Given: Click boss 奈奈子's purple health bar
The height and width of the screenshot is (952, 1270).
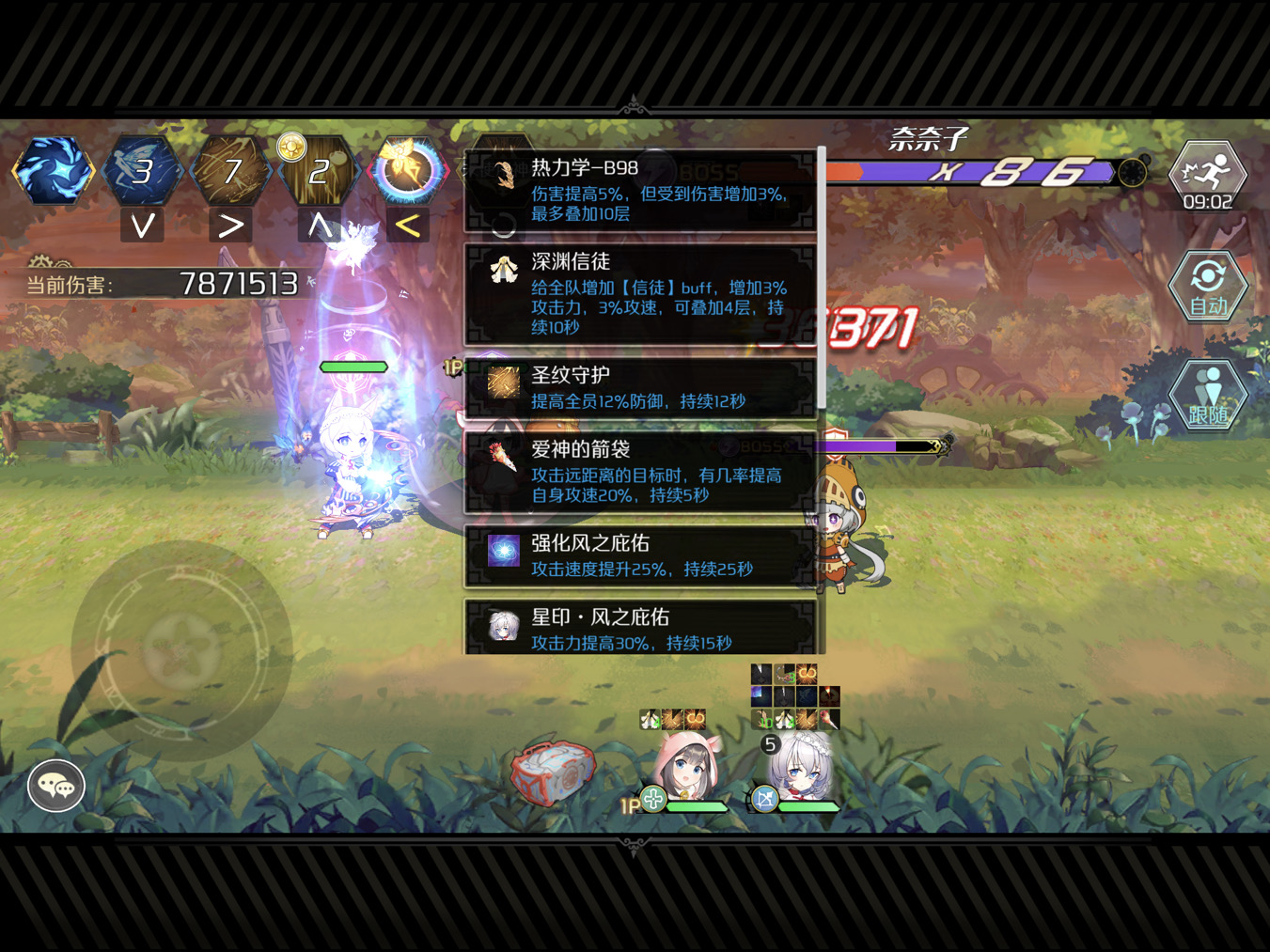Looking at the screenshot, I should coord(968,172).
